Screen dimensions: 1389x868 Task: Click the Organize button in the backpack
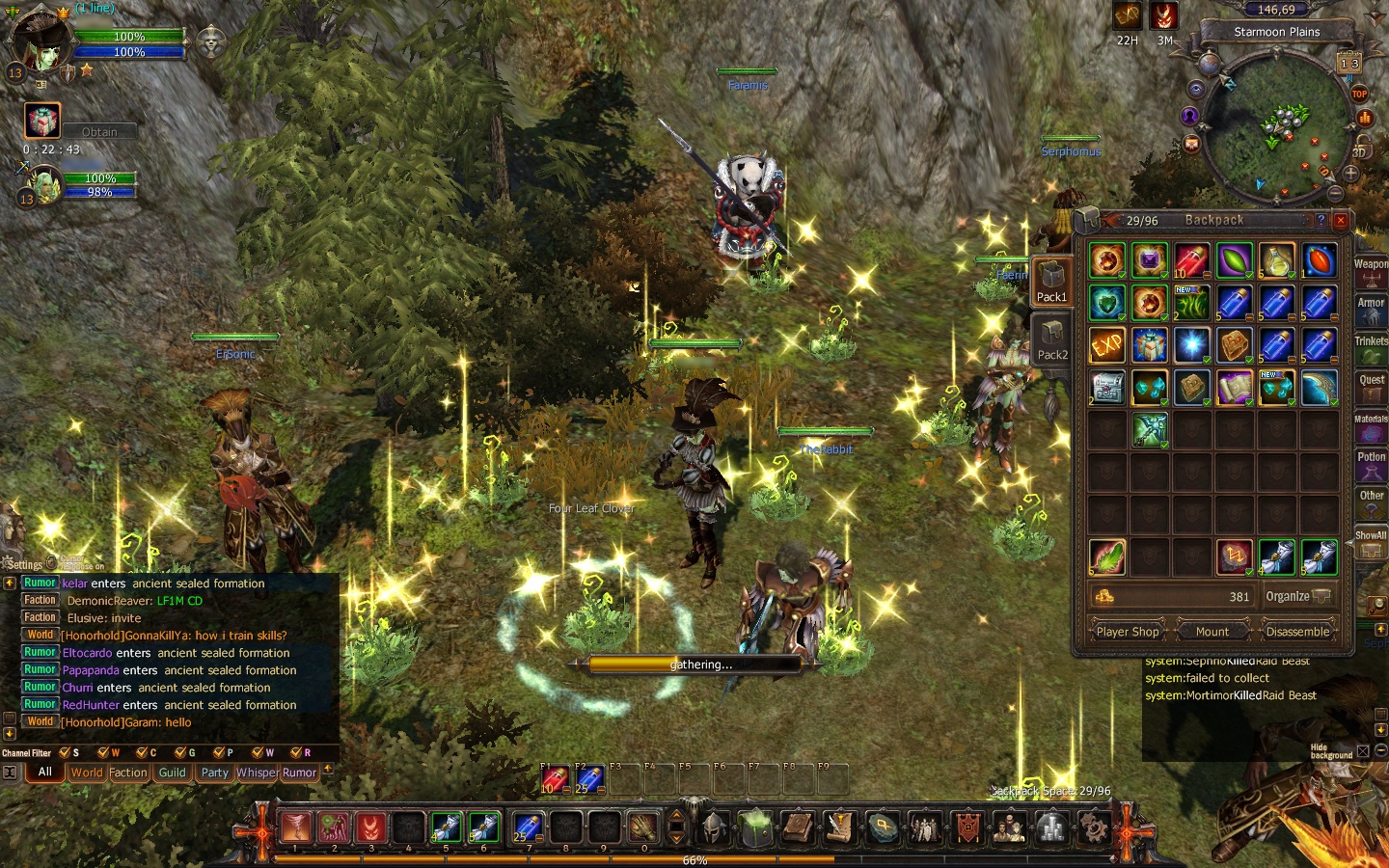click(1296, 596)
